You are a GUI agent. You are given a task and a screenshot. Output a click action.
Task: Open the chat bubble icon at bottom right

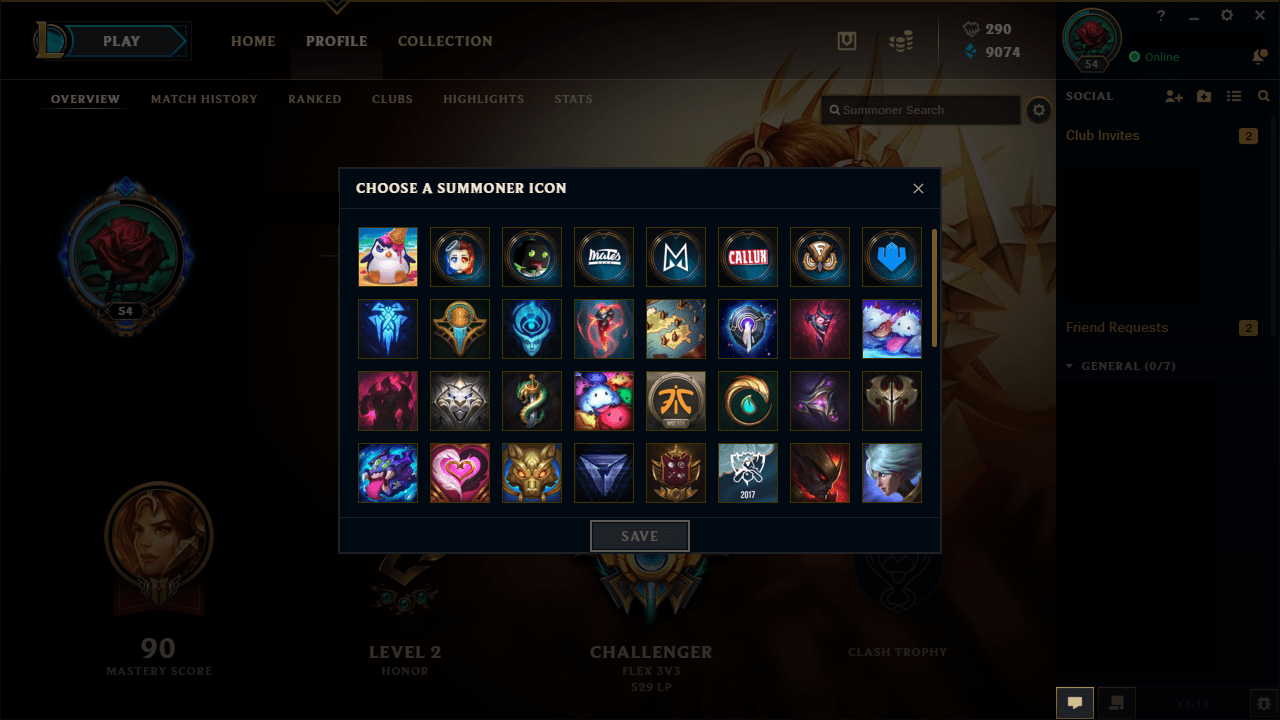point(1075,703)
